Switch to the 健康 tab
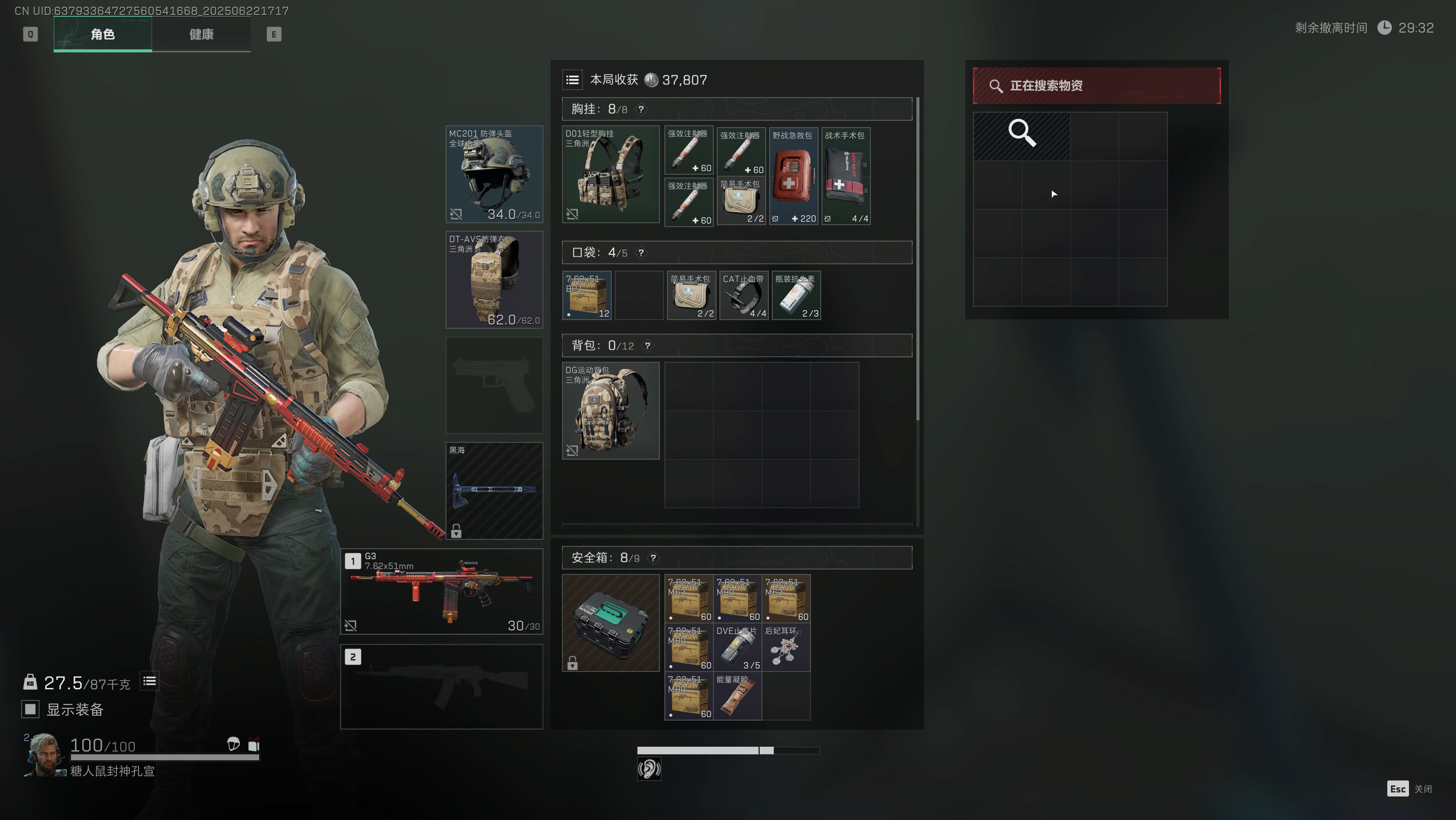This screenshot has height=820, width=1456. pos(201,35)
